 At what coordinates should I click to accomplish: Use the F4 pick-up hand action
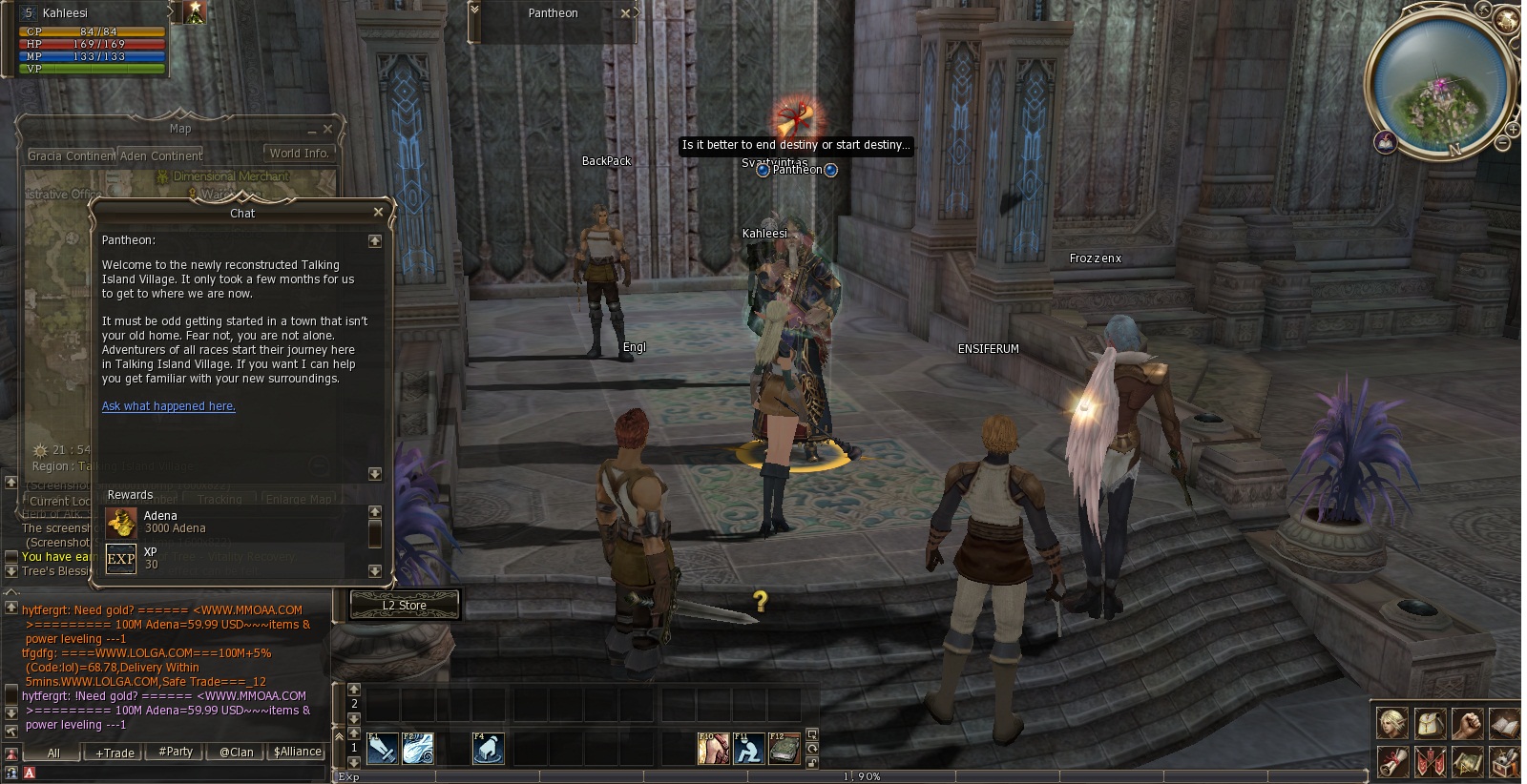pyautogui.click(x=488, y=749)
